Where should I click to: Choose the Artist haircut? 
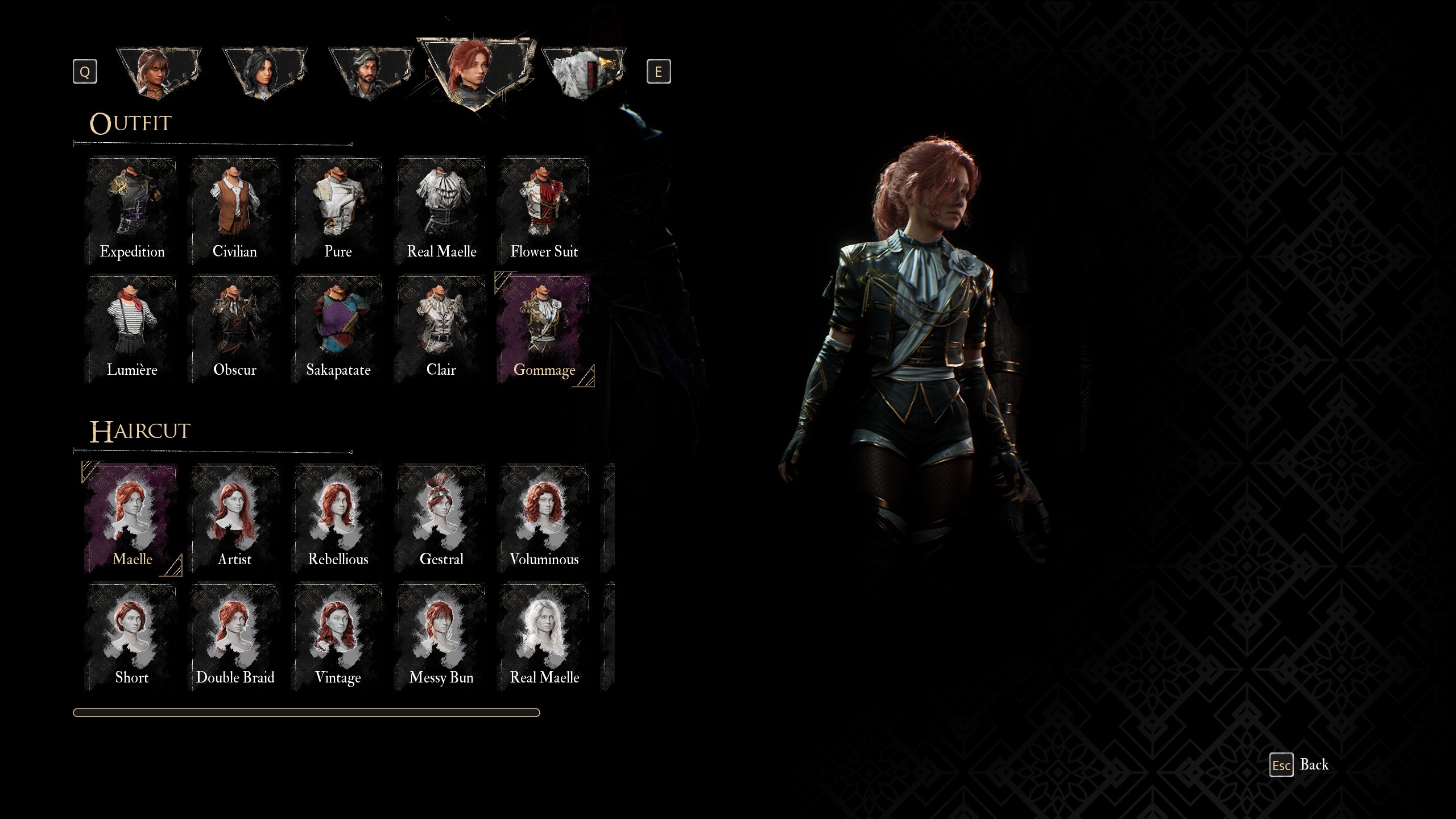point(235,518)
